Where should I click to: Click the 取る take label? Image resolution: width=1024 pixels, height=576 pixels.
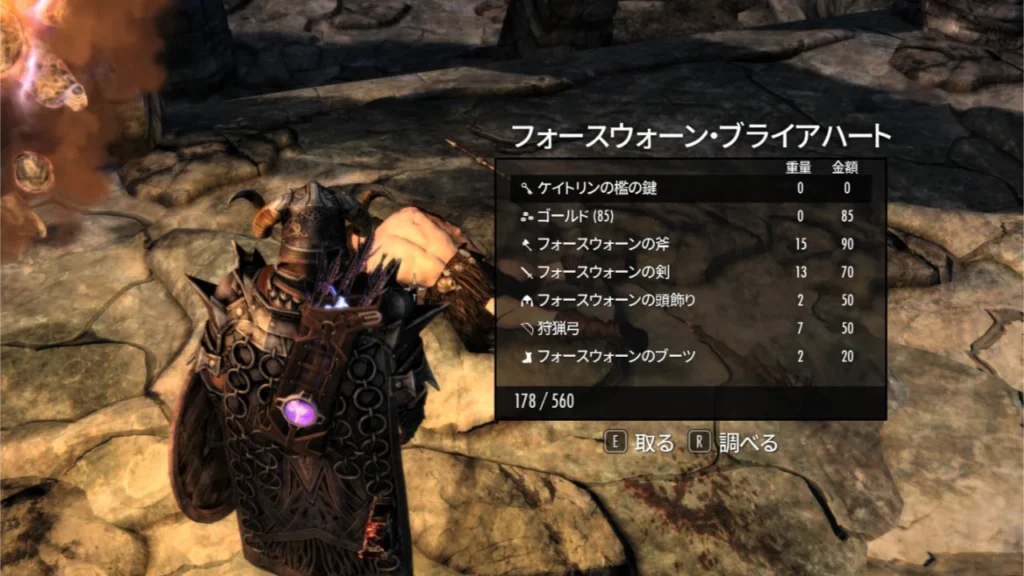[x=654, y=442]
